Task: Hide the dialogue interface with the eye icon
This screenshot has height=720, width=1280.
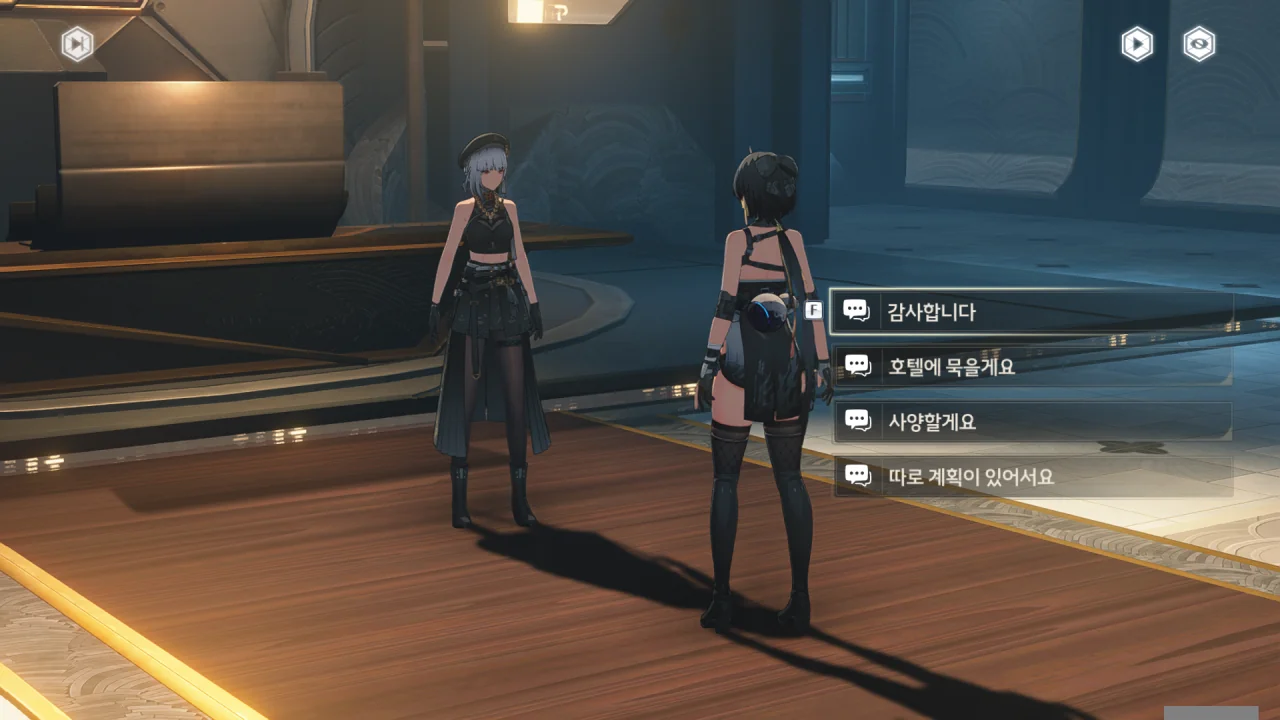Action: click(x=1199, y=44)
